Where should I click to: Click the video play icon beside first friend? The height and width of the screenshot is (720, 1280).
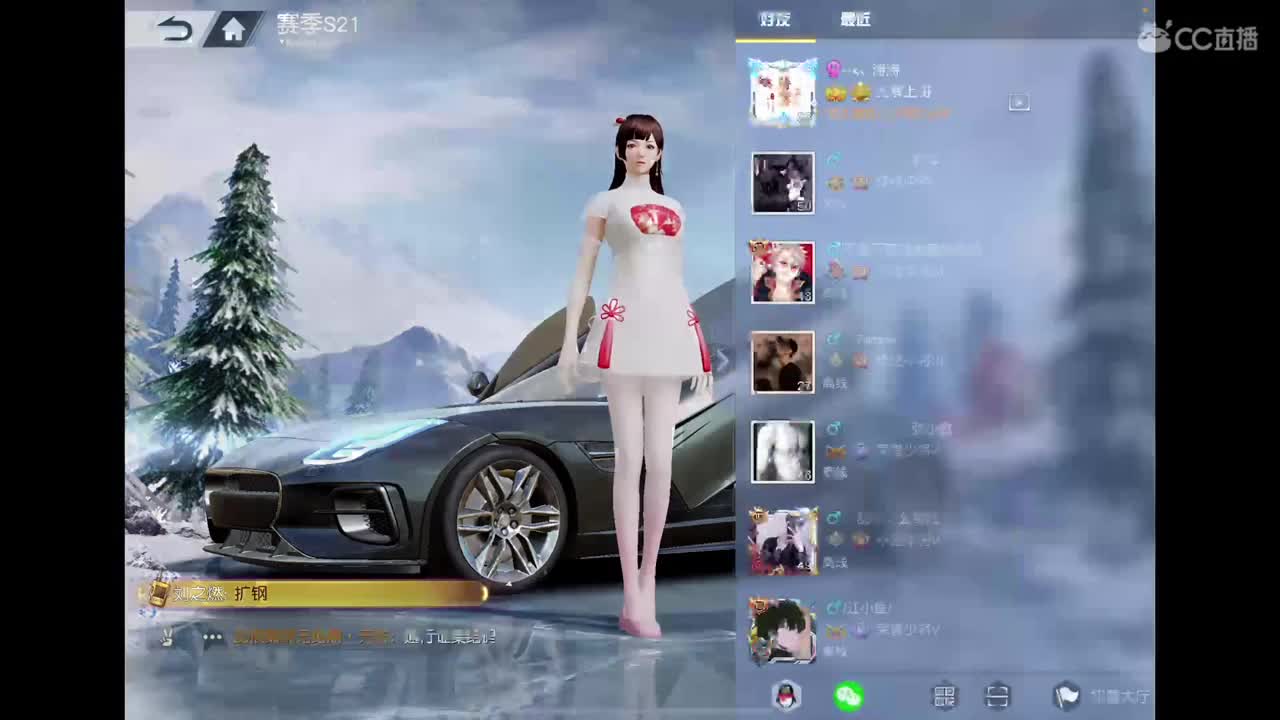[x=1019, y=102]
